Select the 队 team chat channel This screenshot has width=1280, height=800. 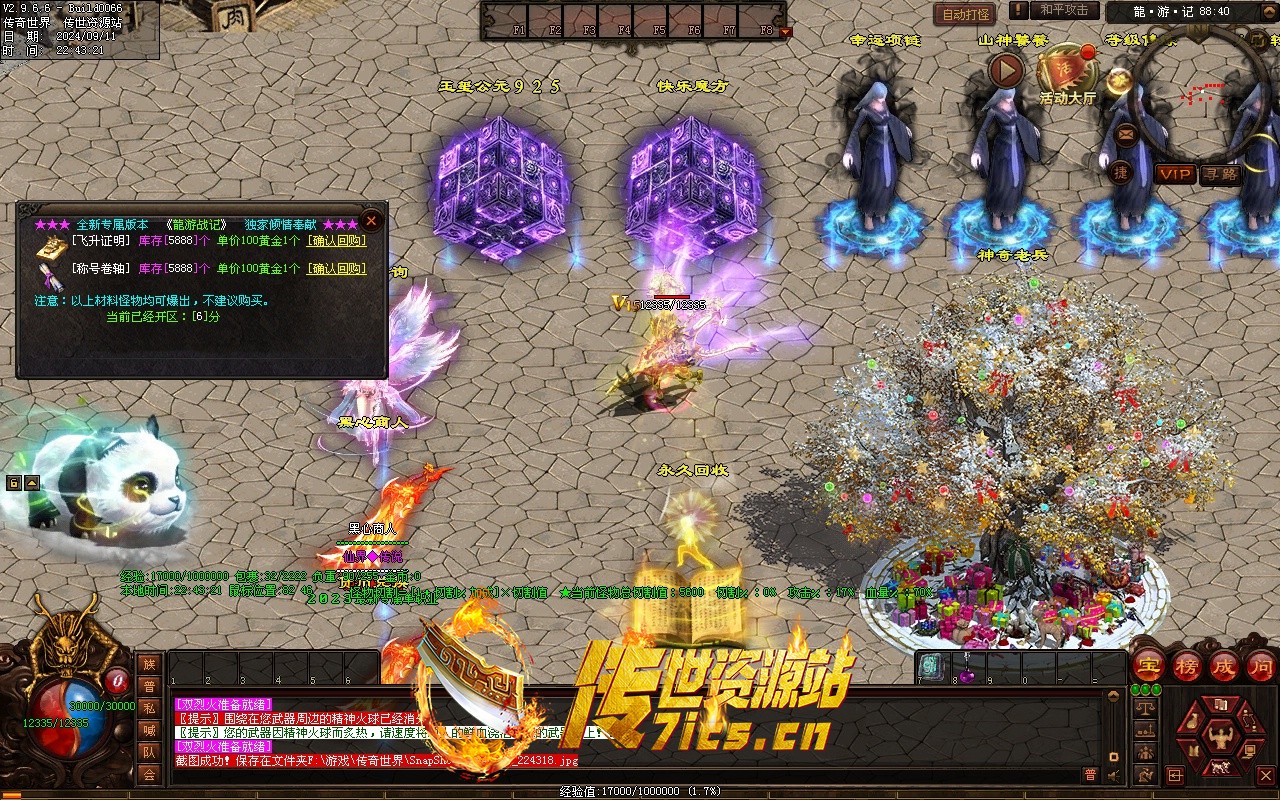[149, 752]
